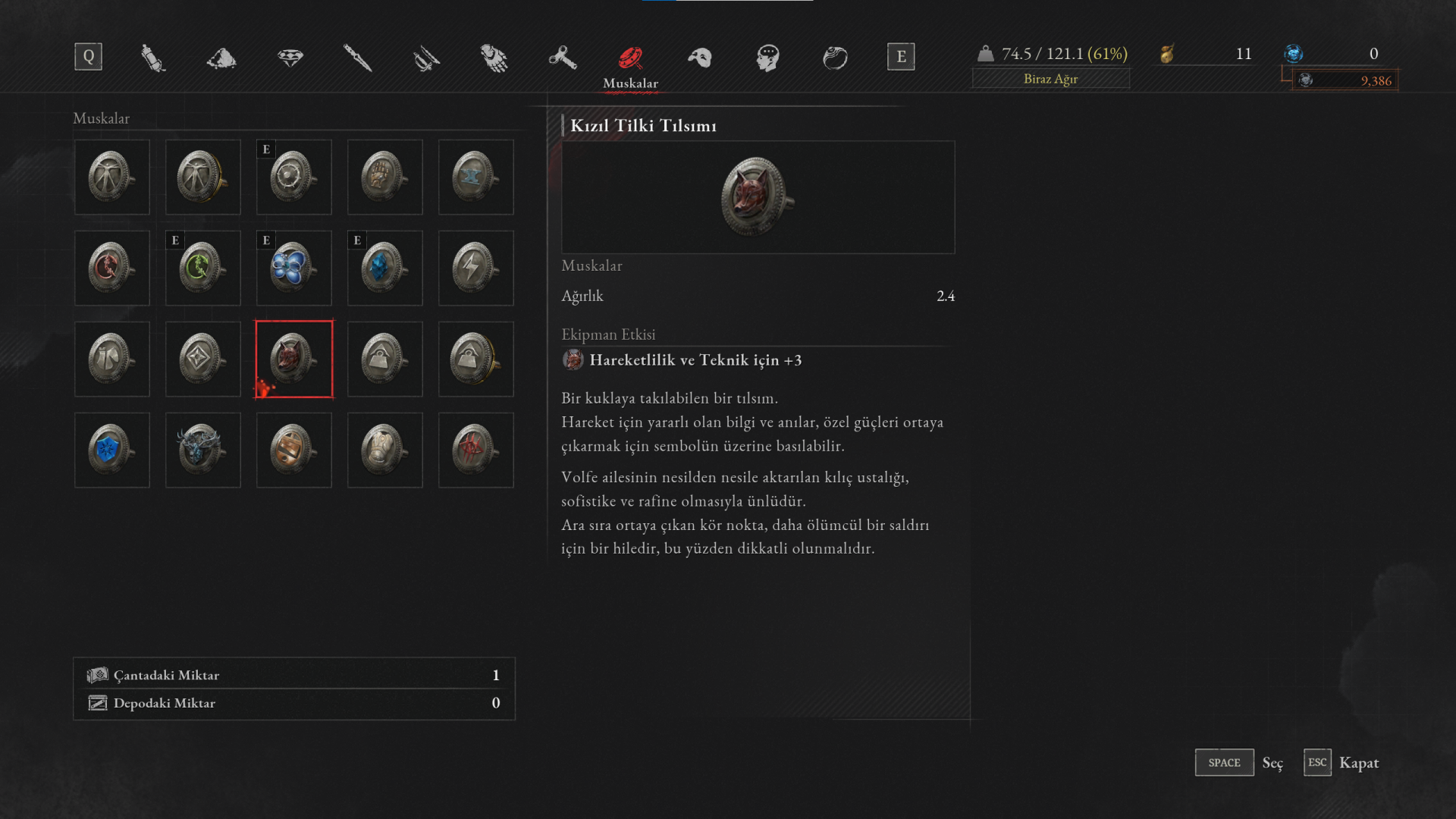Choose the red circular arrow amulet
Screen dimensions: 1456x819
click(112, 268)
